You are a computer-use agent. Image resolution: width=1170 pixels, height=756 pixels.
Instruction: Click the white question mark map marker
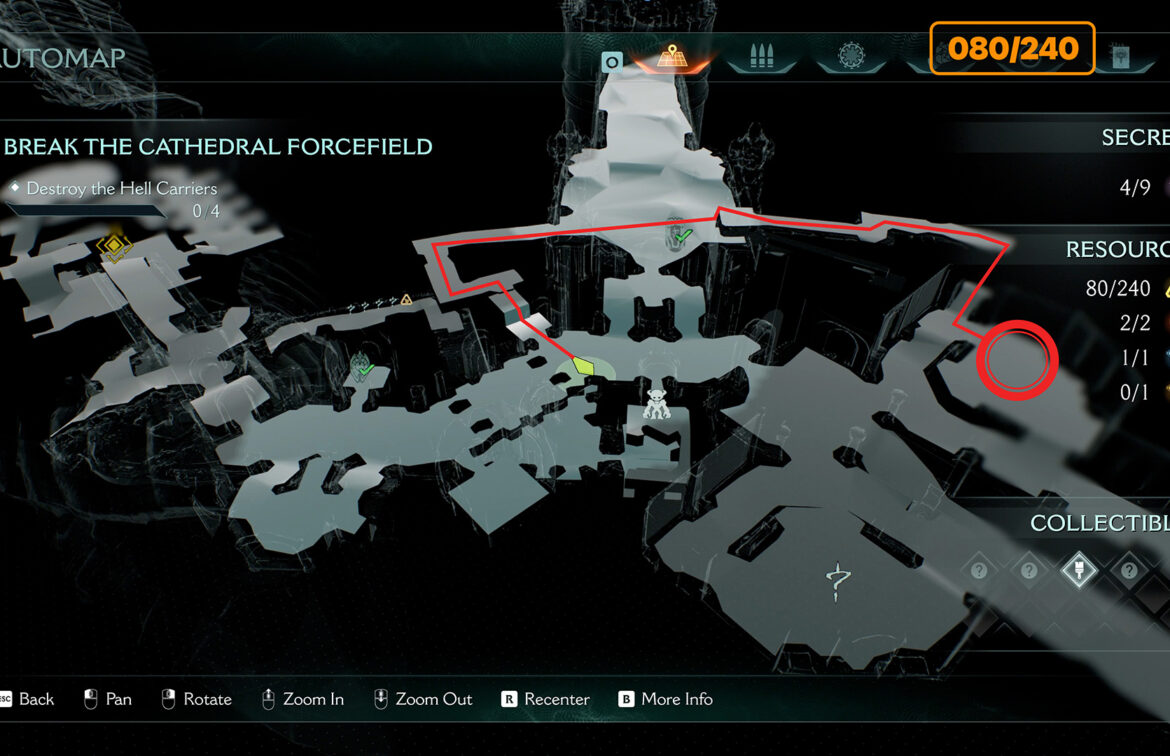[x=838, y=580]
